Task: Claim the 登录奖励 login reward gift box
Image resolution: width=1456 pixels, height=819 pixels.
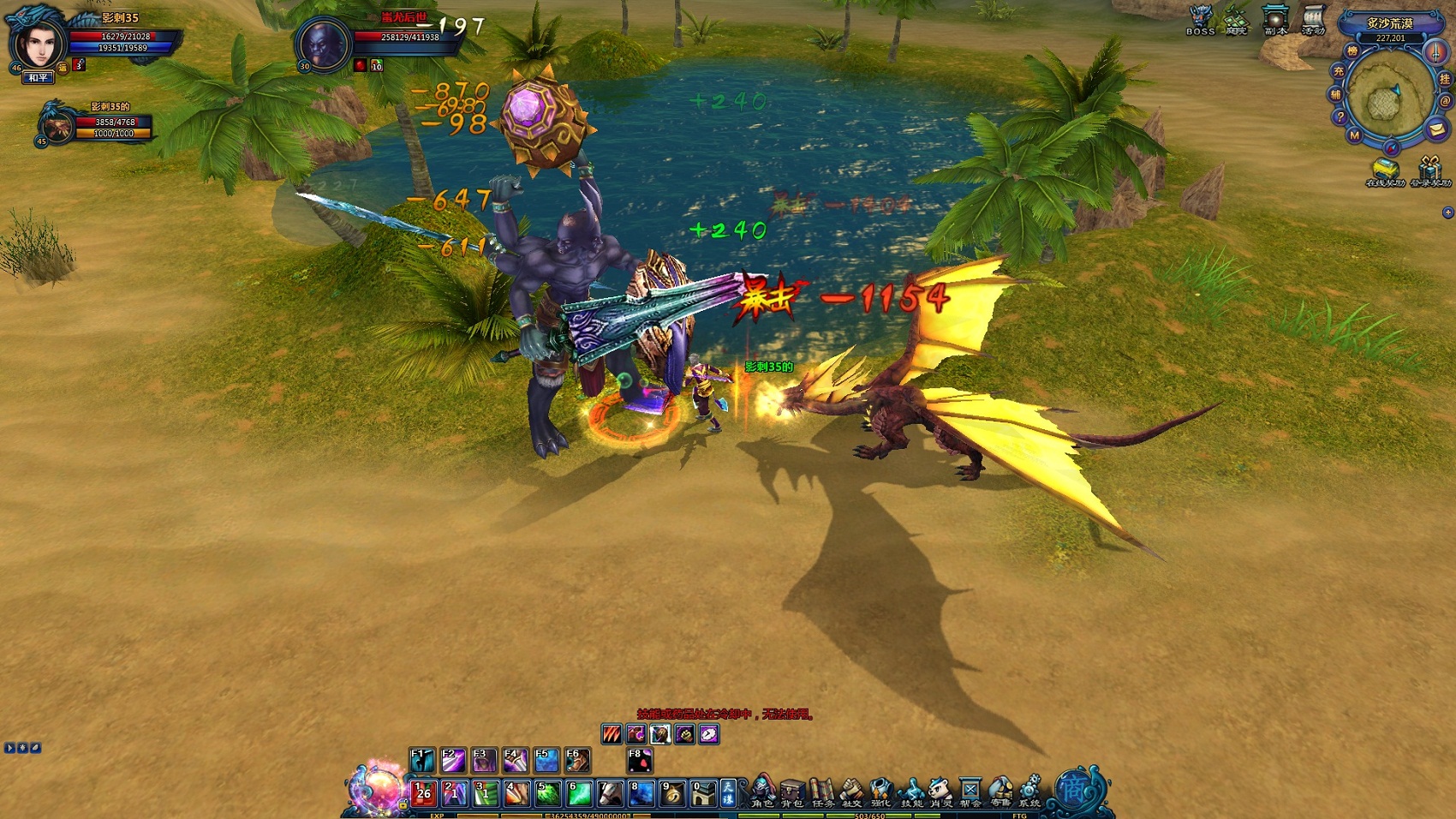Action: [x=1429, y=170]
